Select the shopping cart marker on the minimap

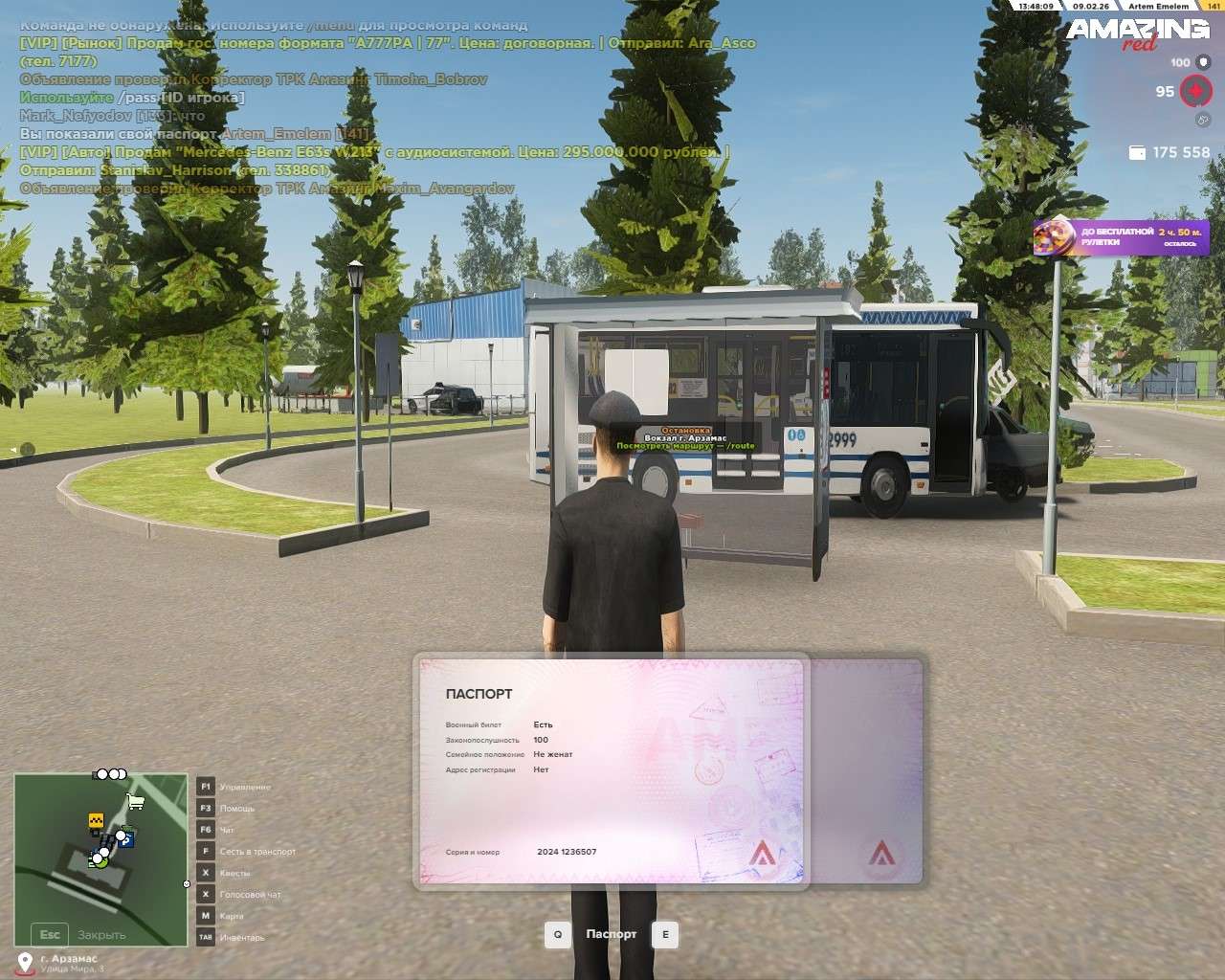click(136, 801)
